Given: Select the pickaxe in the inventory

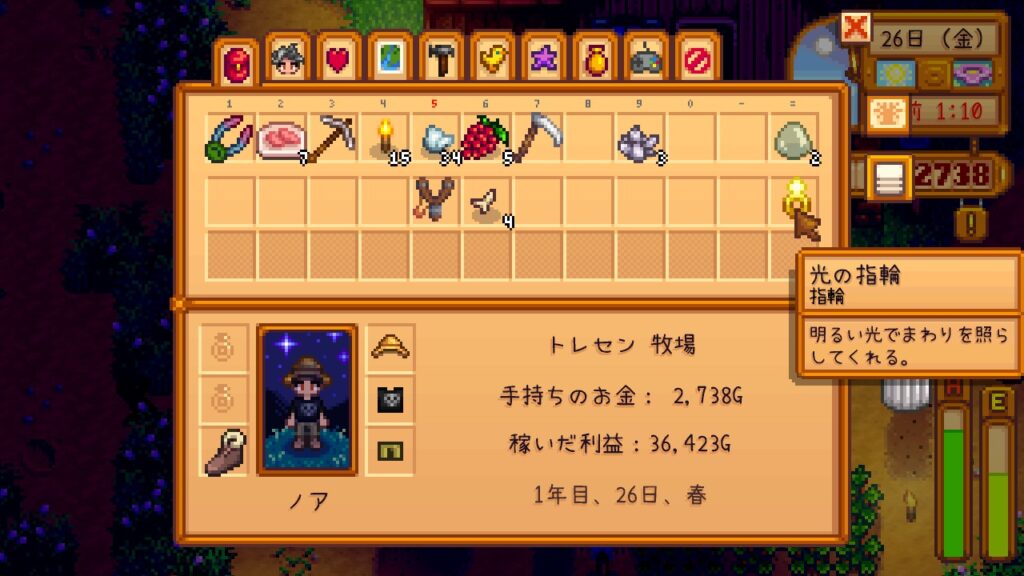Looking at the screenshot, I should click(333, 139).
